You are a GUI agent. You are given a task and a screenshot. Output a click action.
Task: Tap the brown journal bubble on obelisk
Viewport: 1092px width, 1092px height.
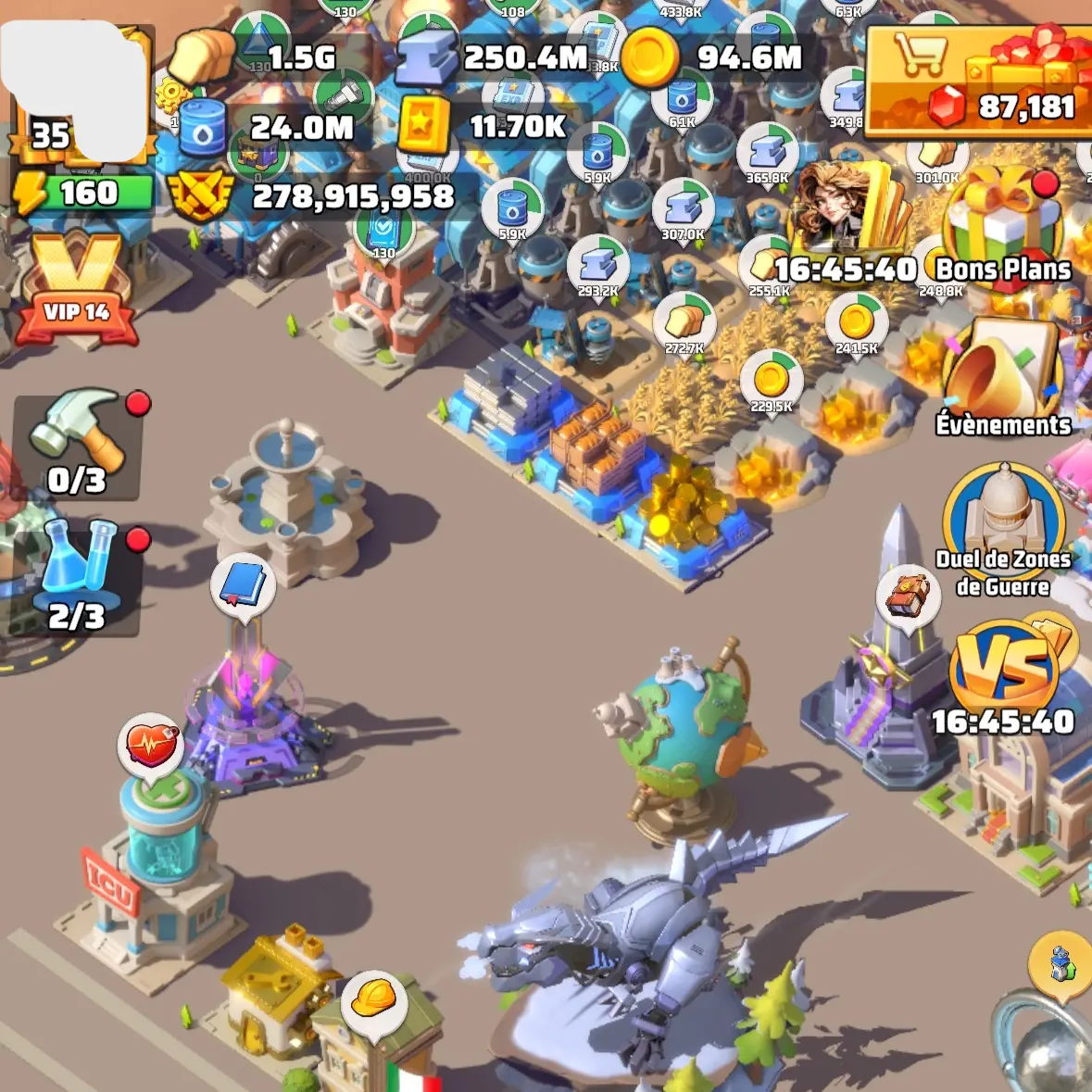[x=908, y=596]
